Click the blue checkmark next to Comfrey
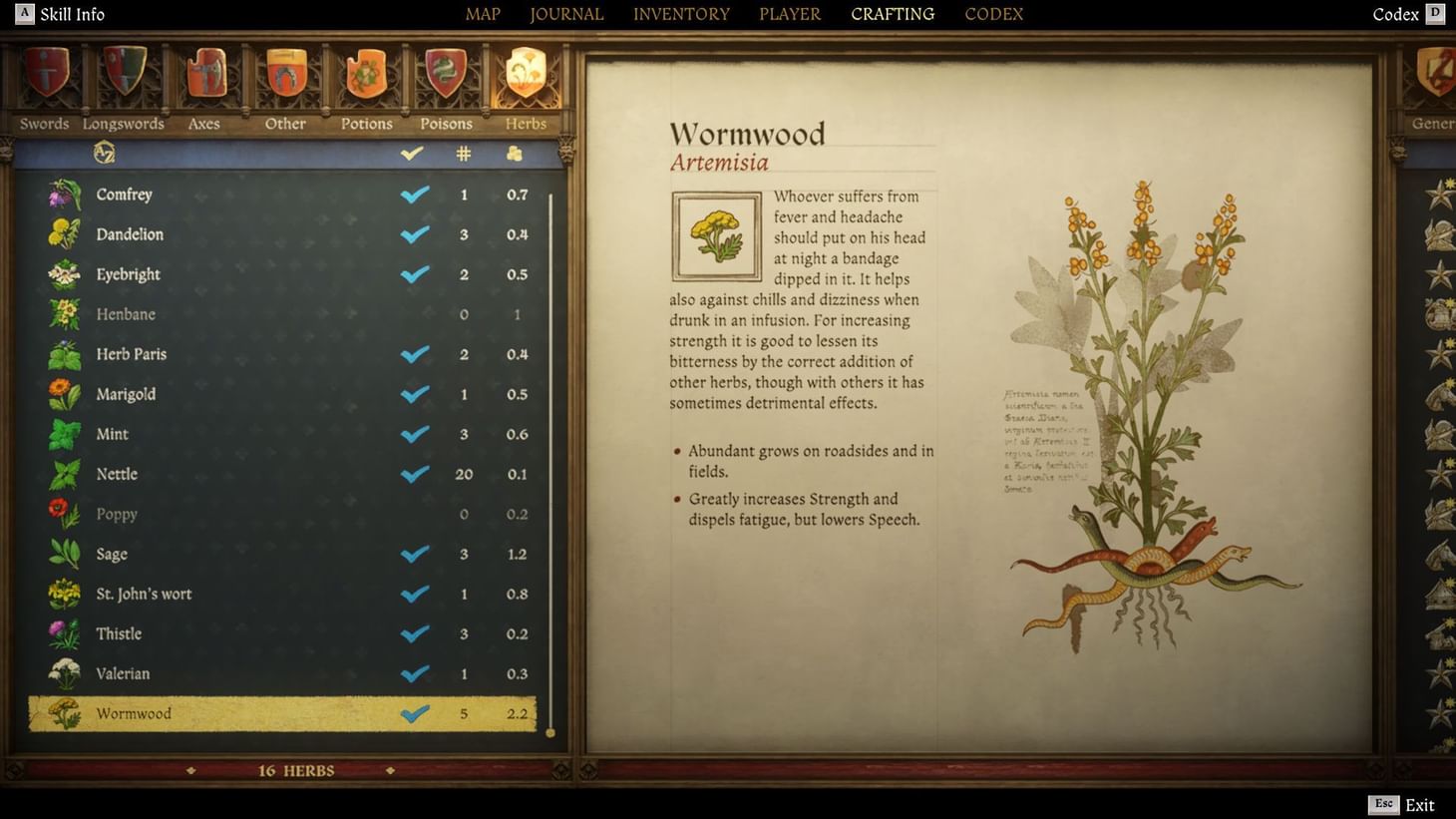This screenshot has height=819, width=1456. (x=414, y=195)
